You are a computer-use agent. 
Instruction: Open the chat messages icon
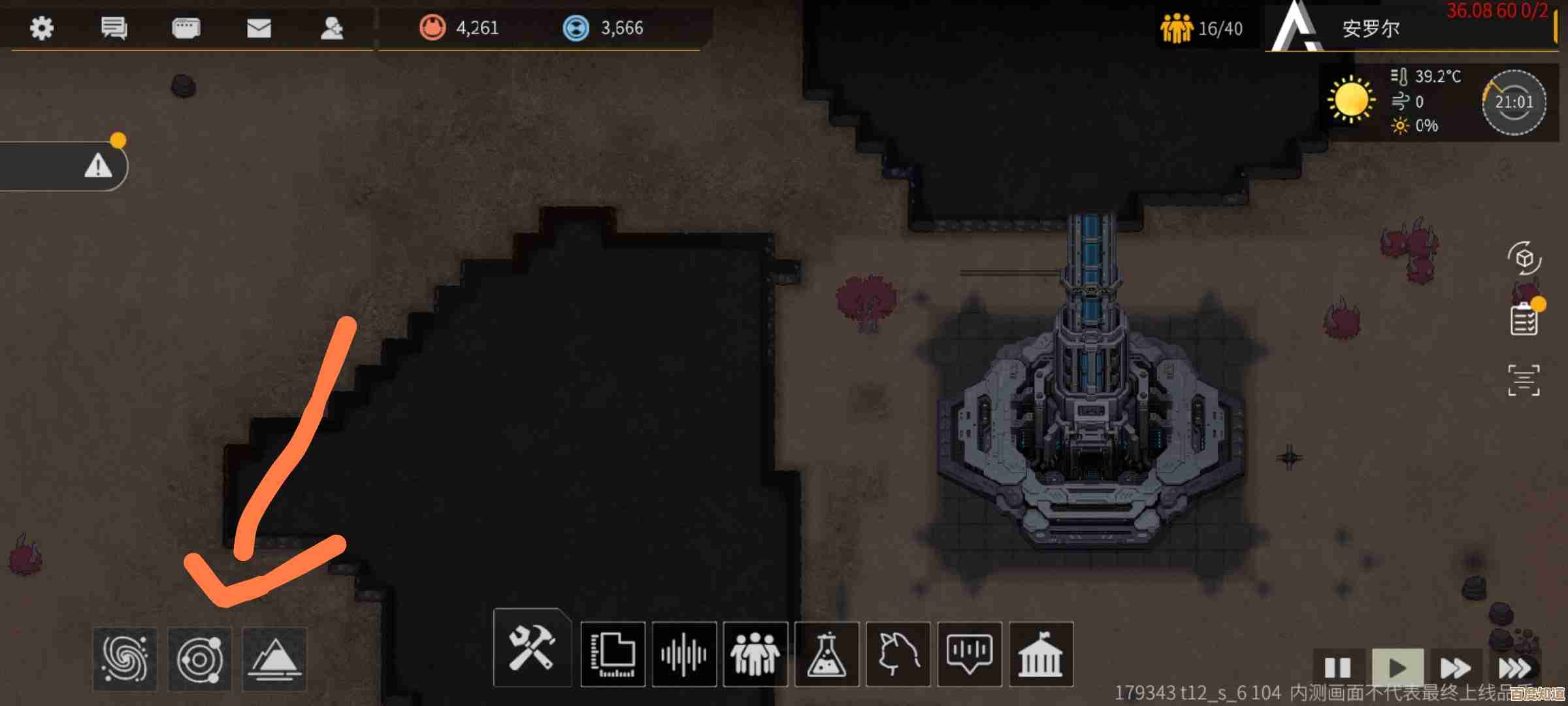click(x=114, y=28)
